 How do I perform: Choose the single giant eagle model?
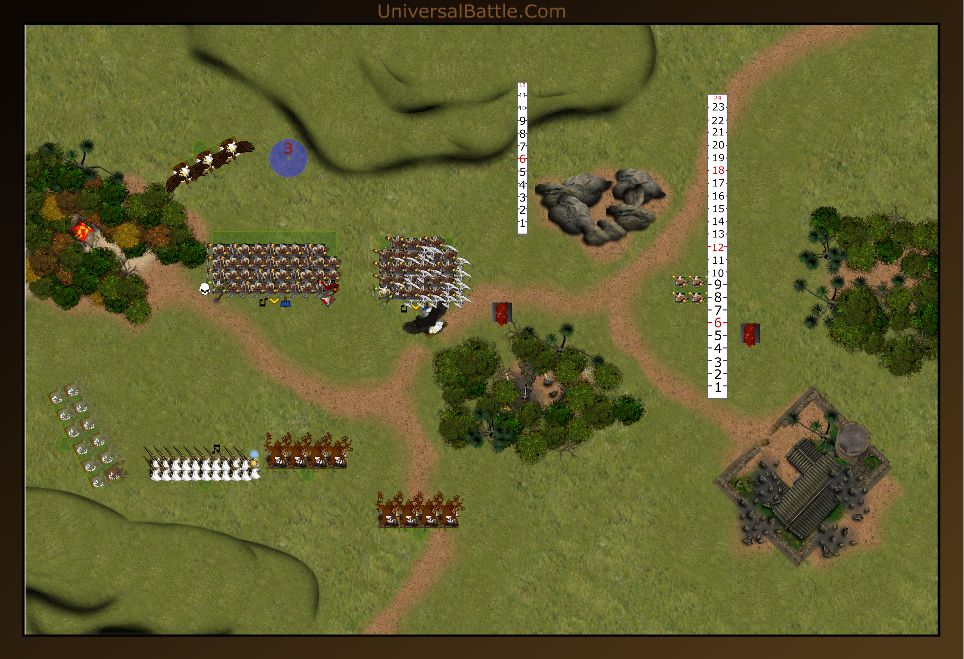pos(427,319)
